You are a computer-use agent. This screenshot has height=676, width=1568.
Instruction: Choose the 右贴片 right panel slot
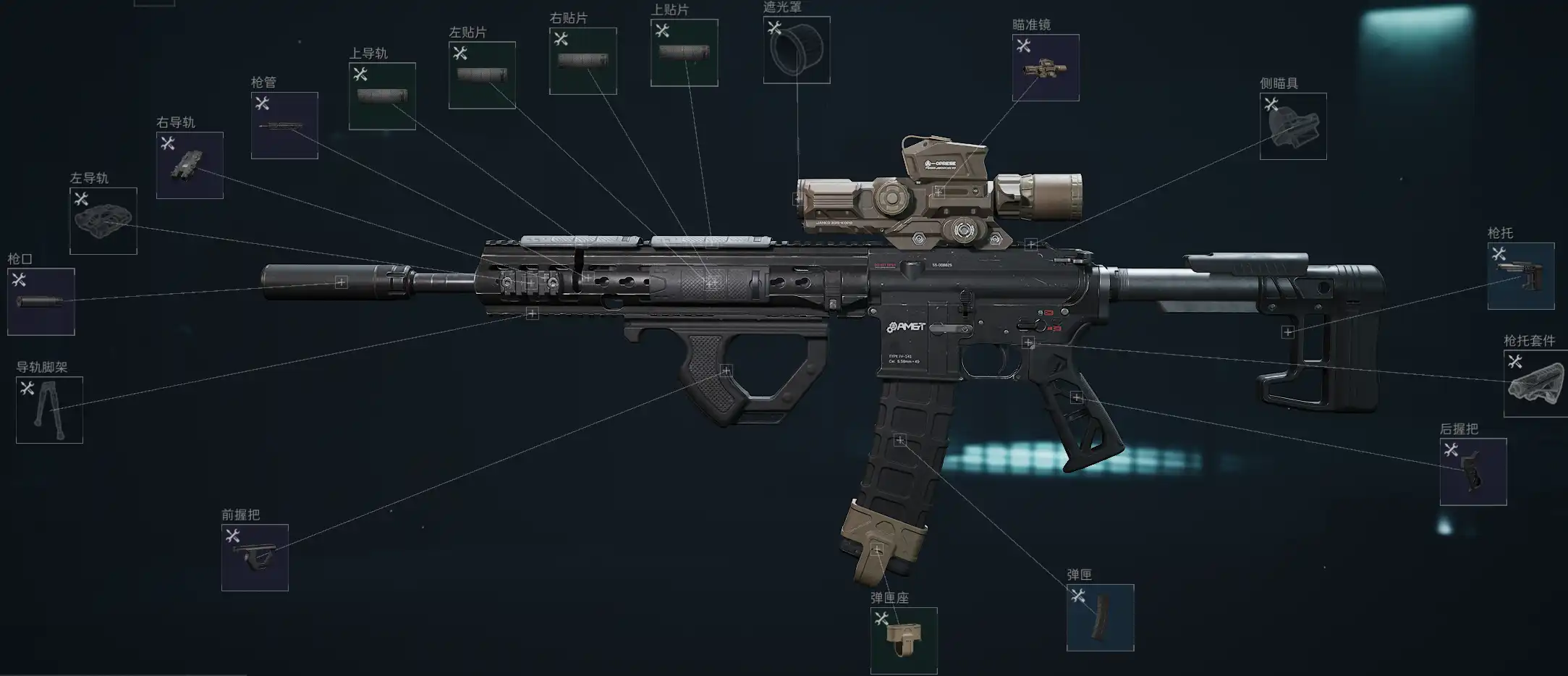coord(582,61)
